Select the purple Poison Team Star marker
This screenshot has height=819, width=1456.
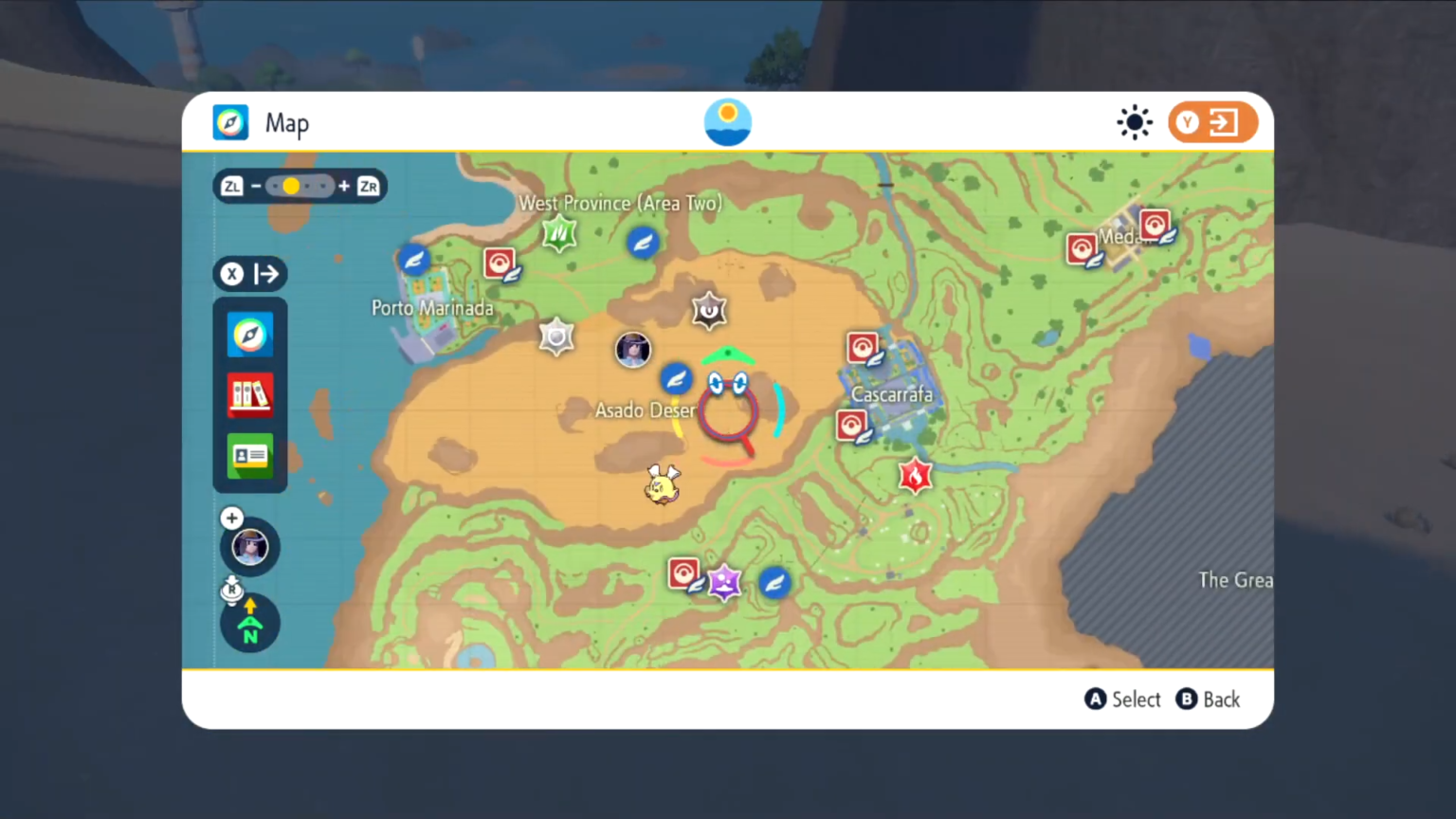725,583
